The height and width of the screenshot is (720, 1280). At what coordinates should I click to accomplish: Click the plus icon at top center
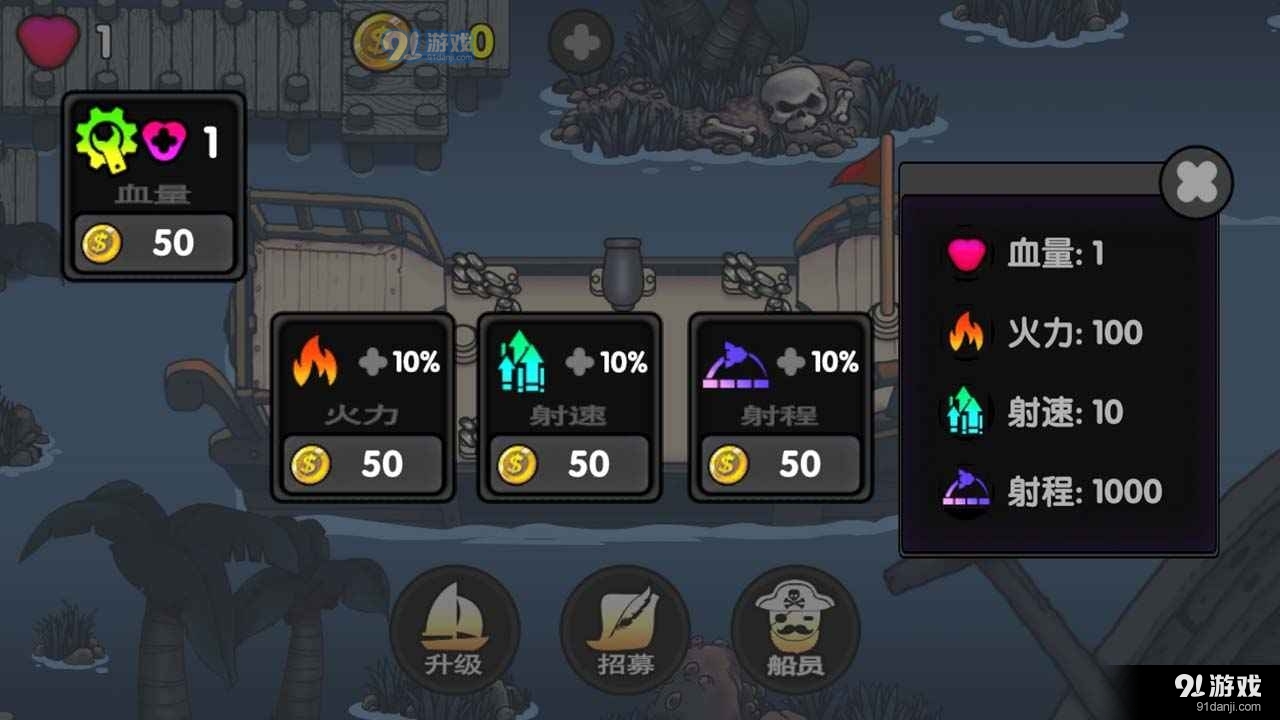pos(580,42)
